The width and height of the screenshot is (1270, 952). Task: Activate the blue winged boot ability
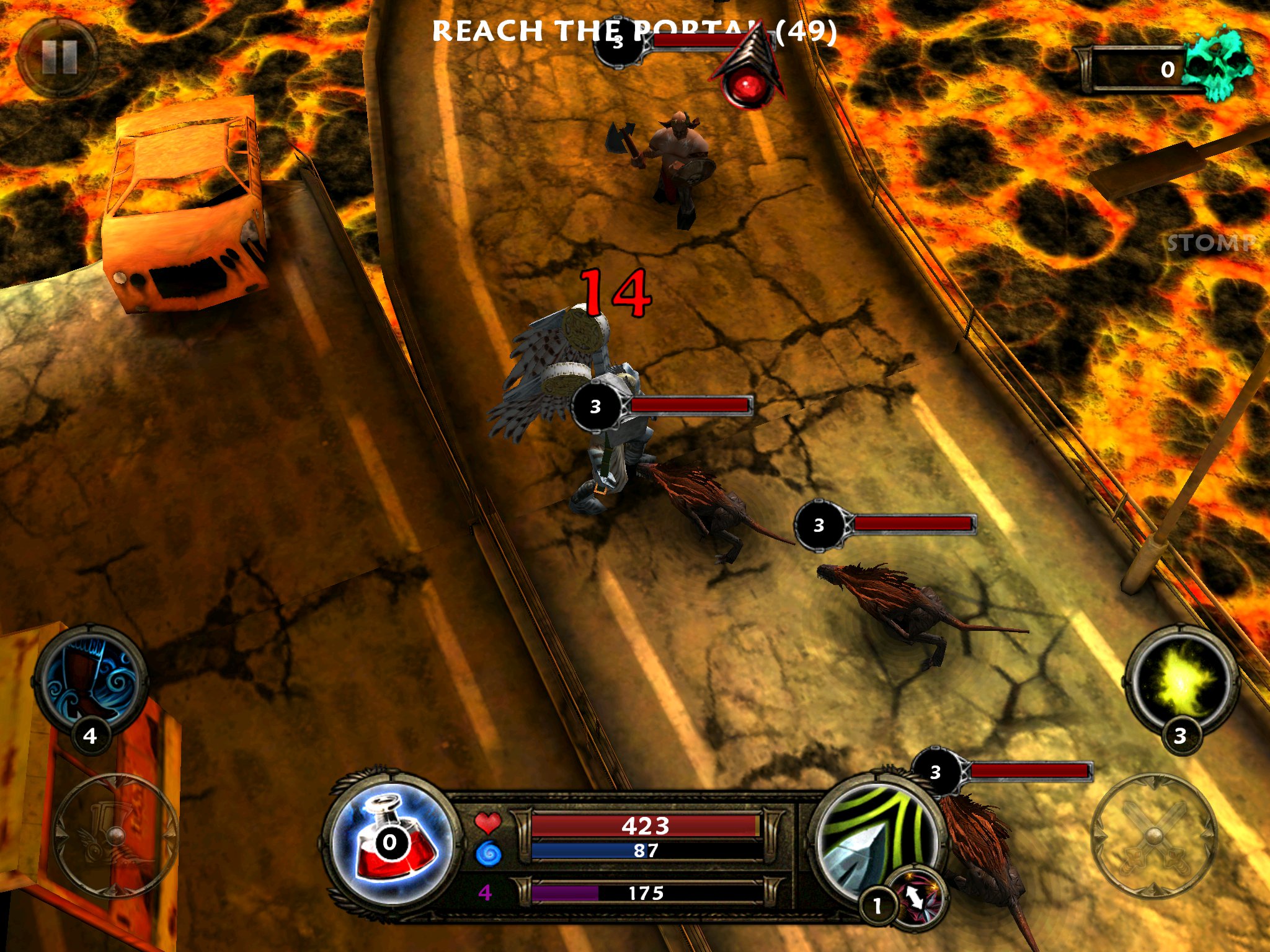(92, 680)
